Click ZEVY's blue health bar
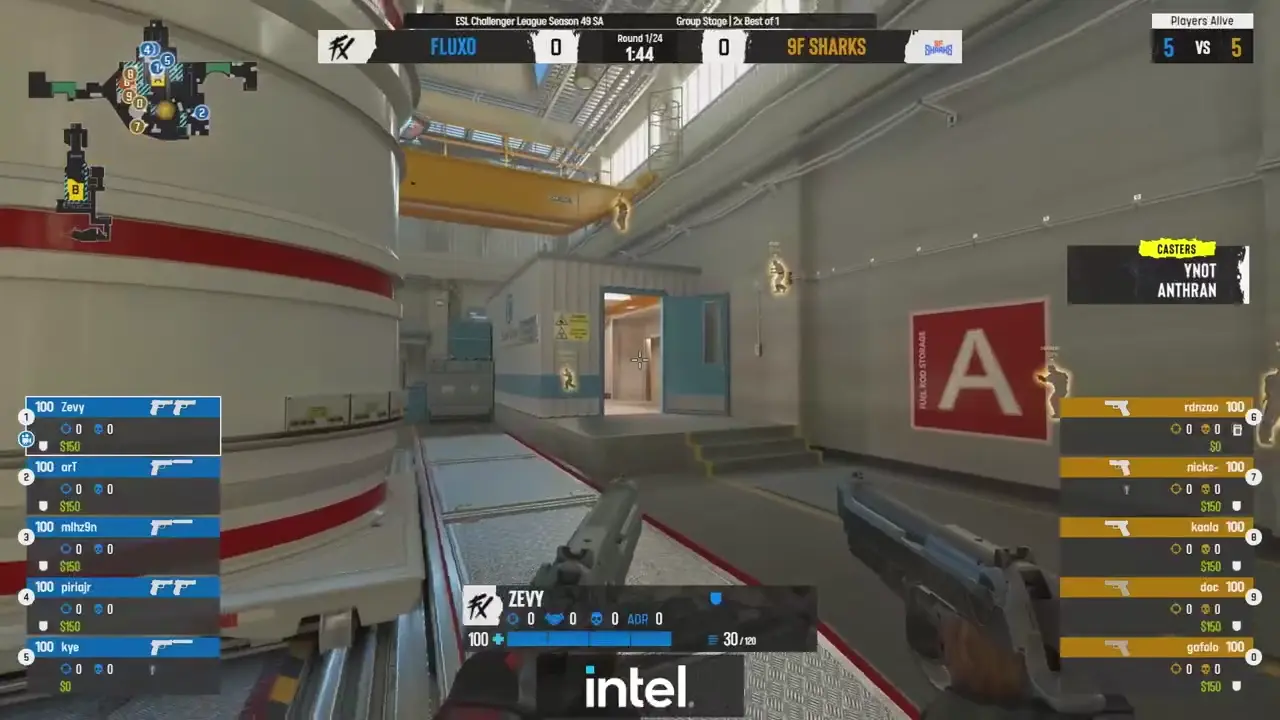The height and width of the screenshot is (720, 1280). (590, 639)
